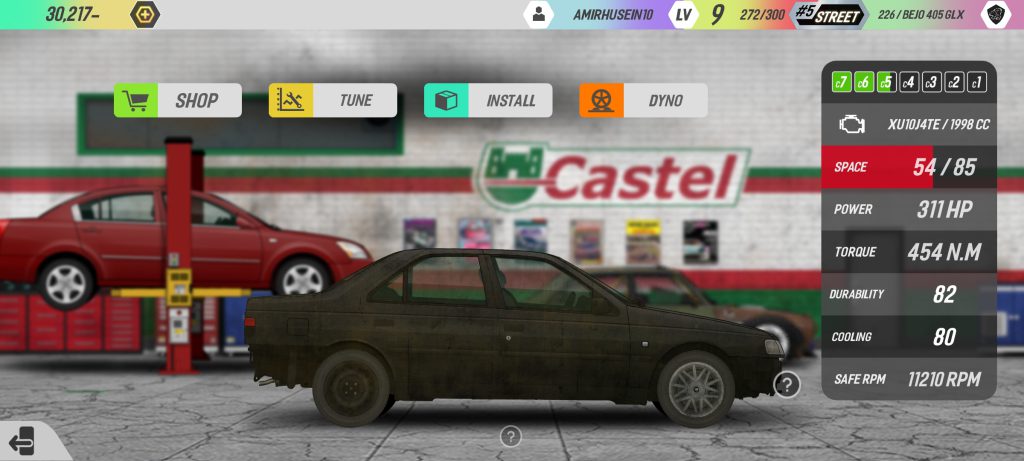
Task: Select the c1 class box
Action: click(x=977, y=82)
